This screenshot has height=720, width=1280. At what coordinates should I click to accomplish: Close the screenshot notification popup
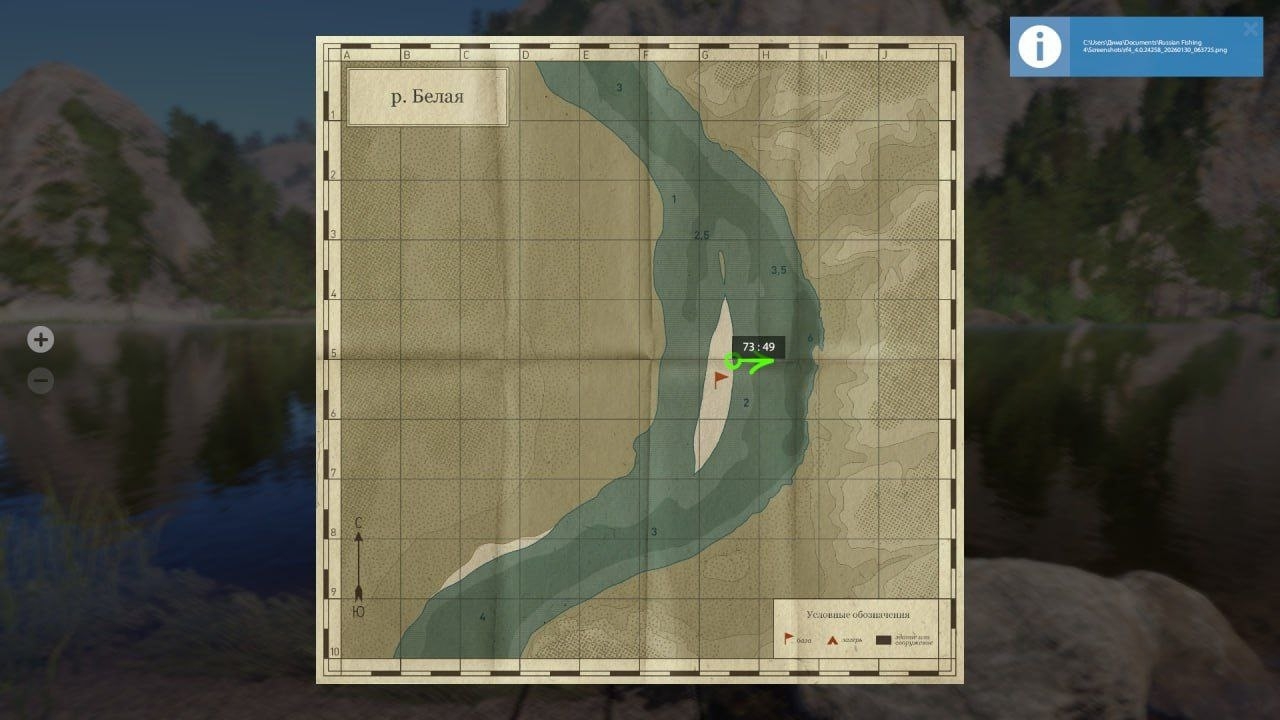(x=1250, y=29)
